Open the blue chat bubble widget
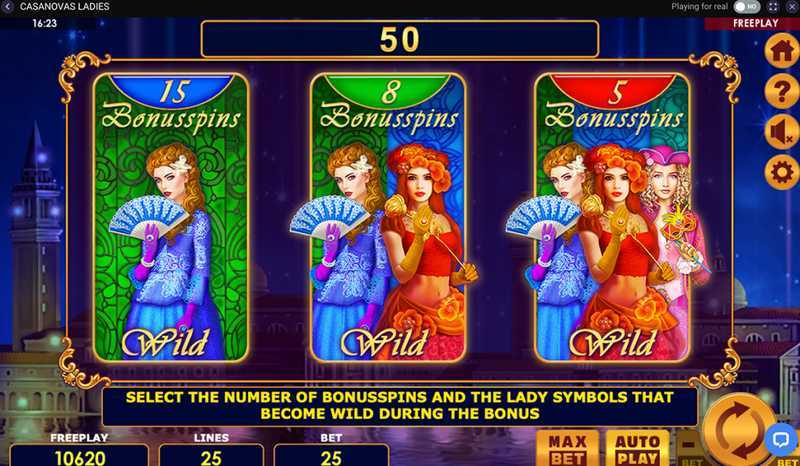 tap(779, 440)
